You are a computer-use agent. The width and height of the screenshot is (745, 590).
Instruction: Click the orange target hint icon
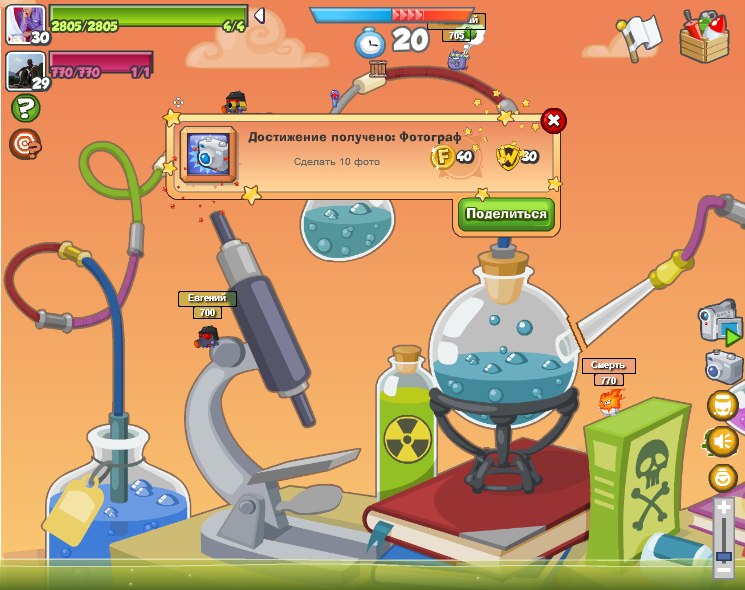(25, 145)
